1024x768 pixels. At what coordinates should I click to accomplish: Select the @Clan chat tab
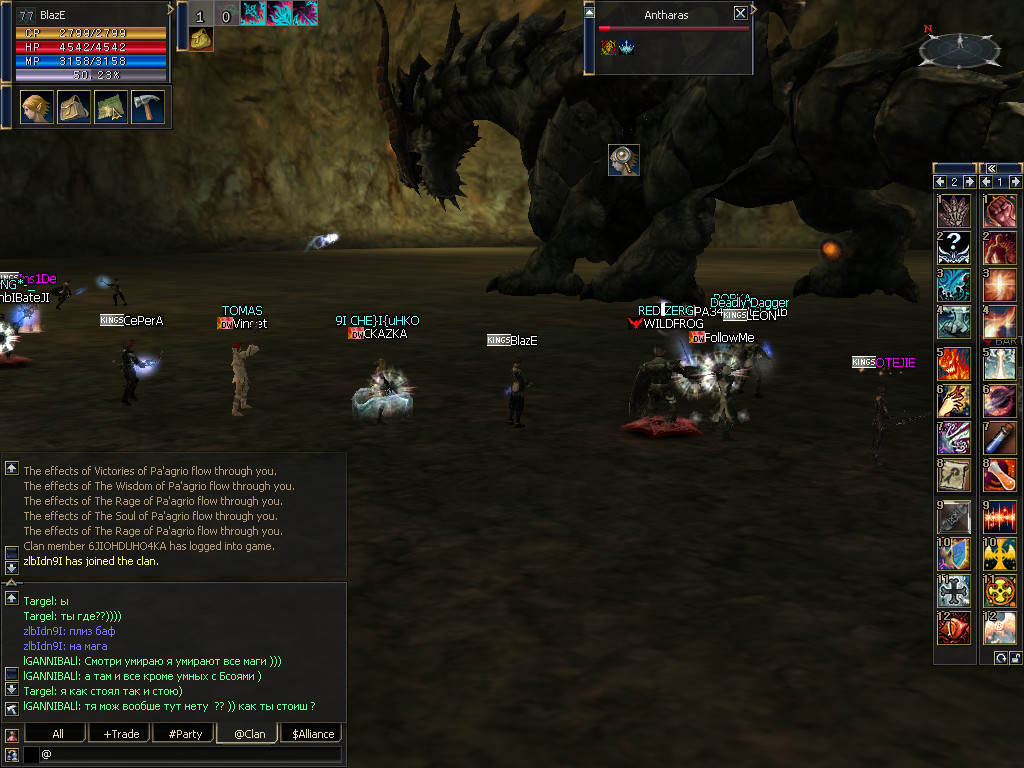[x=249, y=733]
